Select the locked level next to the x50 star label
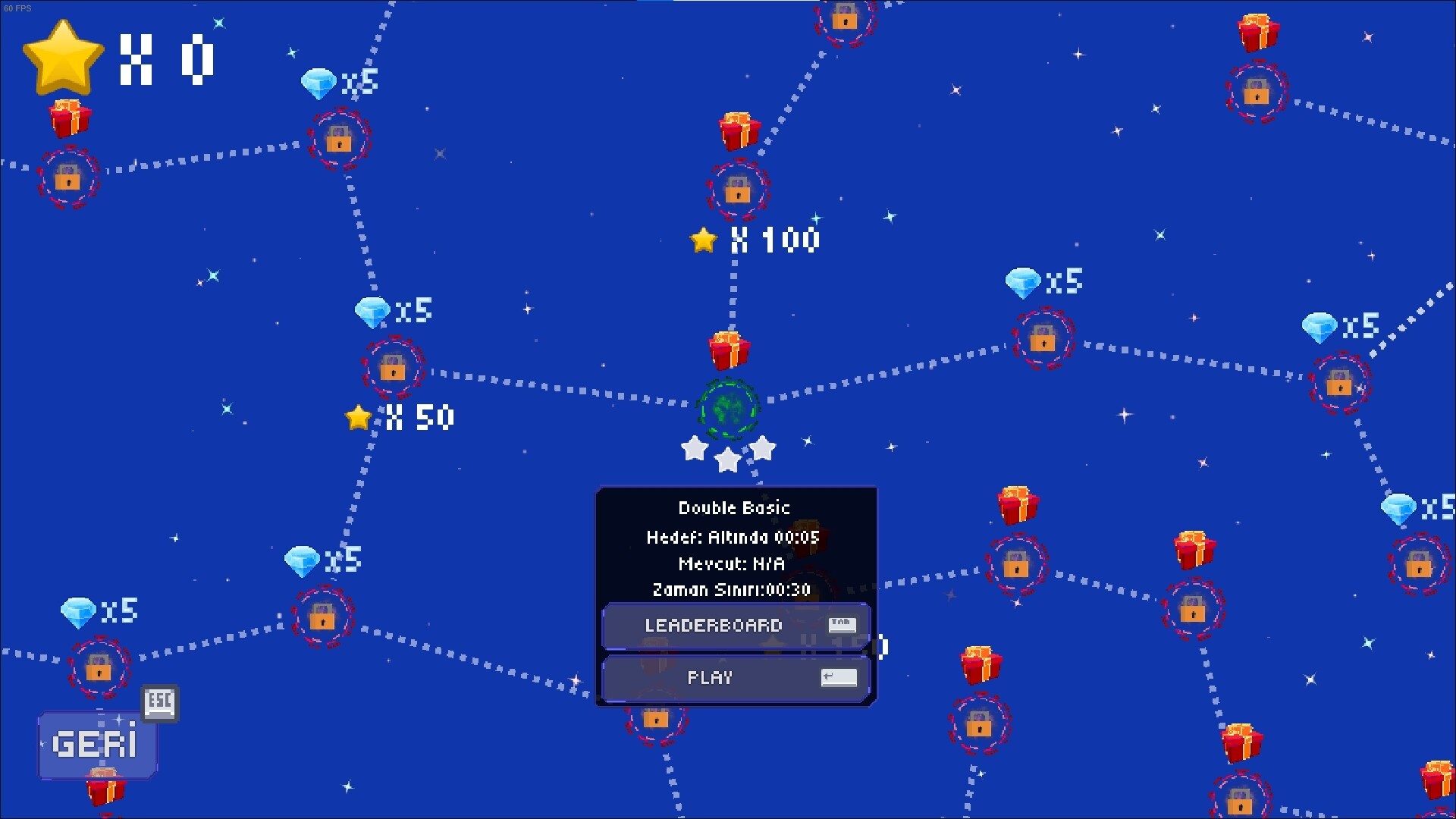The height and width of the screenshot is (819, 1456). click(393, 369)
